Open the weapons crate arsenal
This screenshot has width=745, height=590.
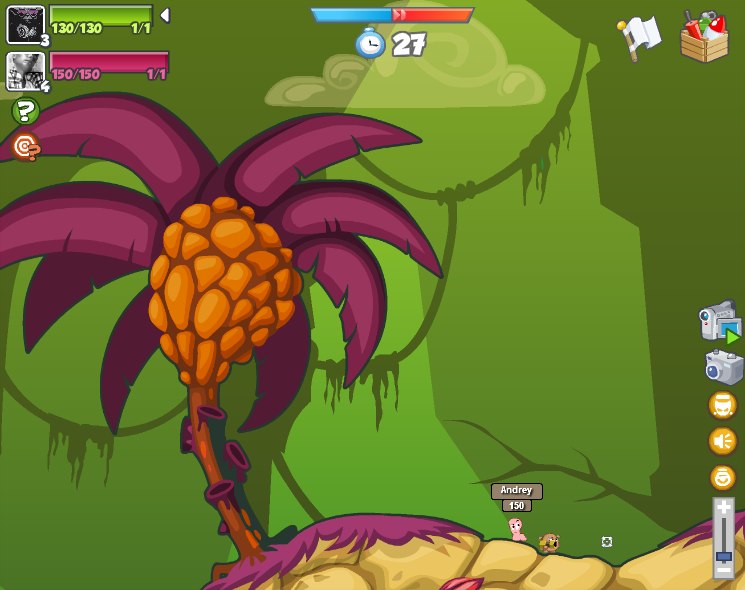tap(704, 37)
